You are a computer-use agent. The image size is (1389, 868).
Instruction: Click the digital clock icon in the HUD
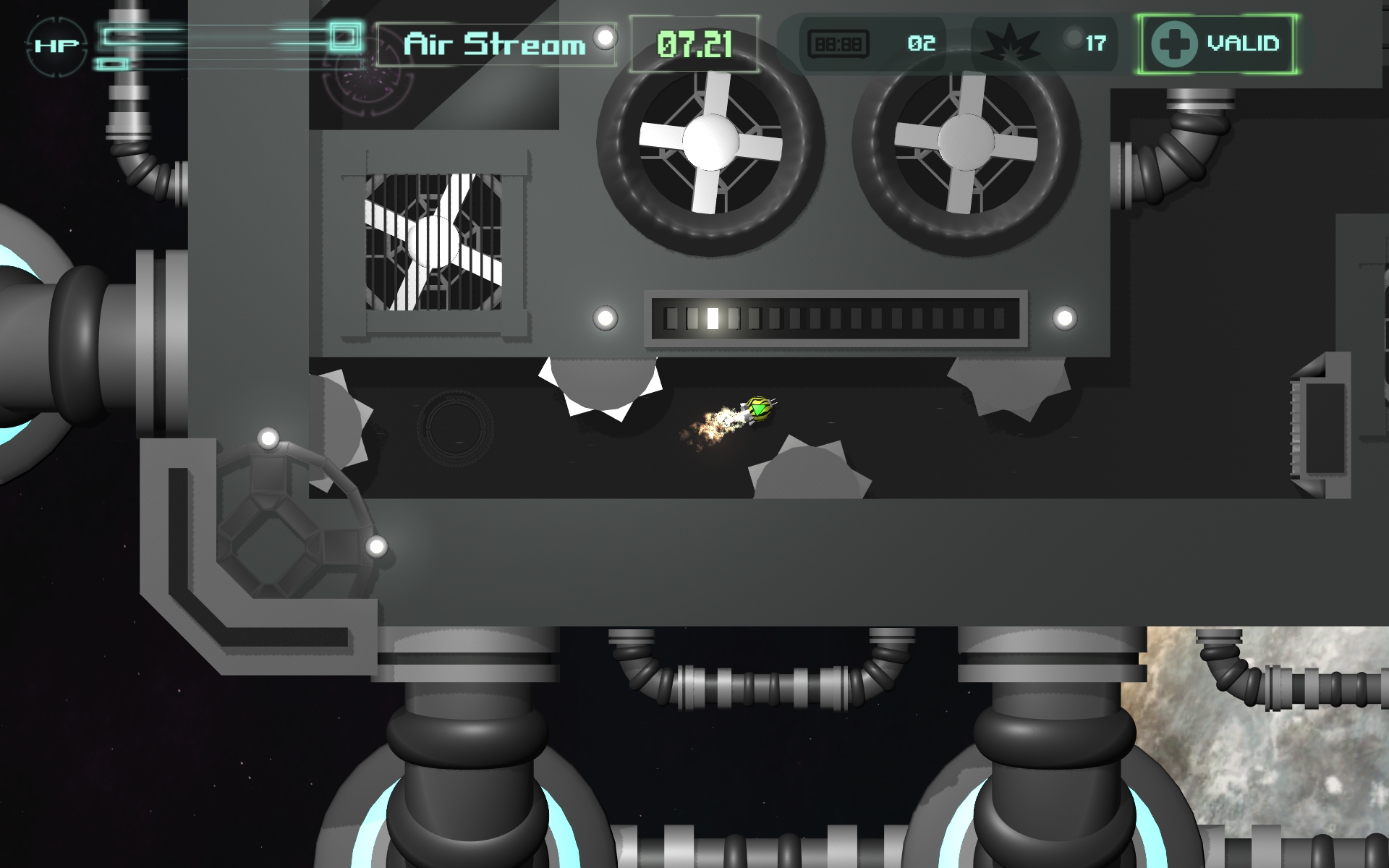tap(839, 44)
